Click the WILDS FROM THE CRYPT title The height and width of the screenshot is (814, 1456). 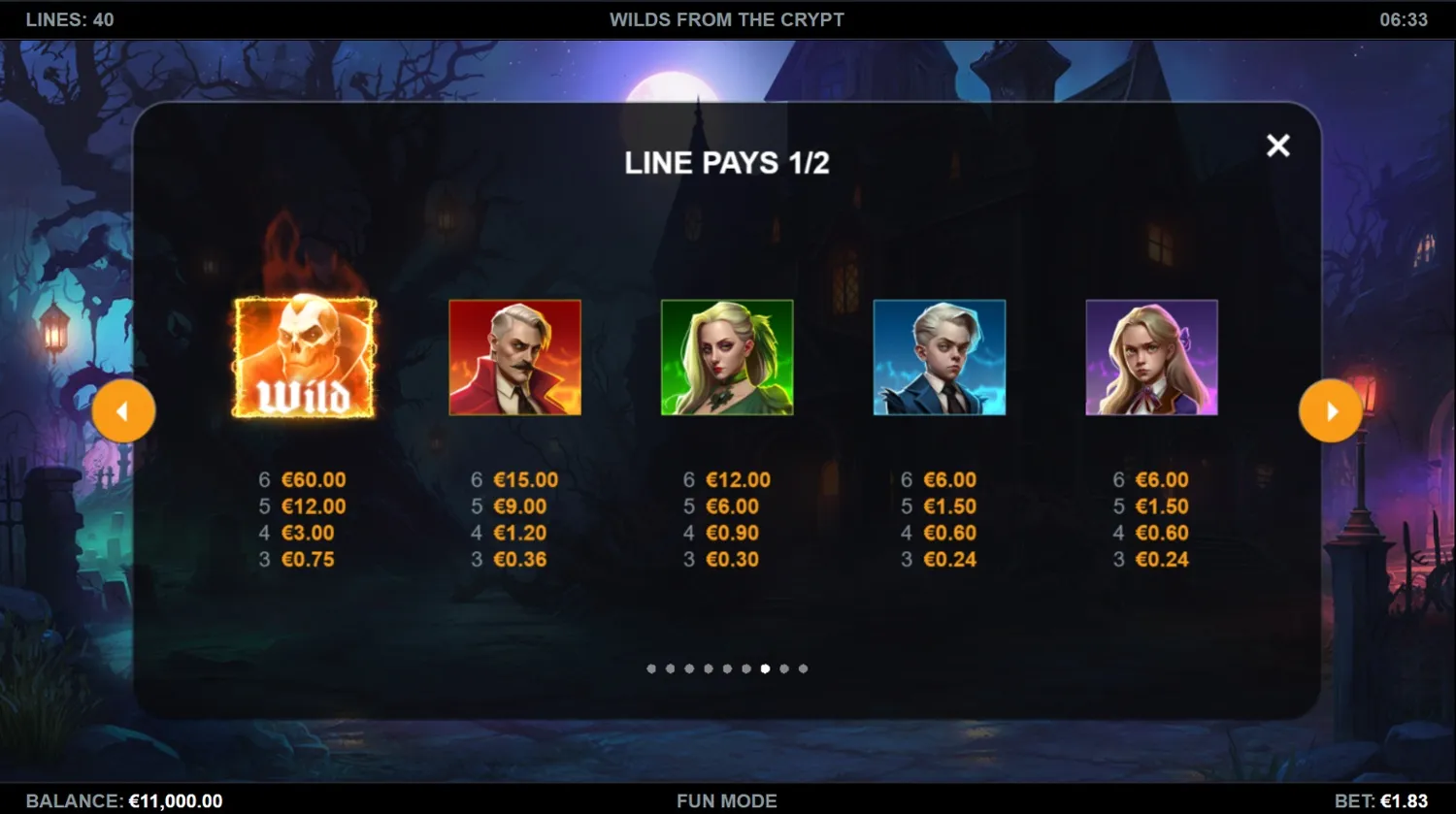[x=727, y=18]
